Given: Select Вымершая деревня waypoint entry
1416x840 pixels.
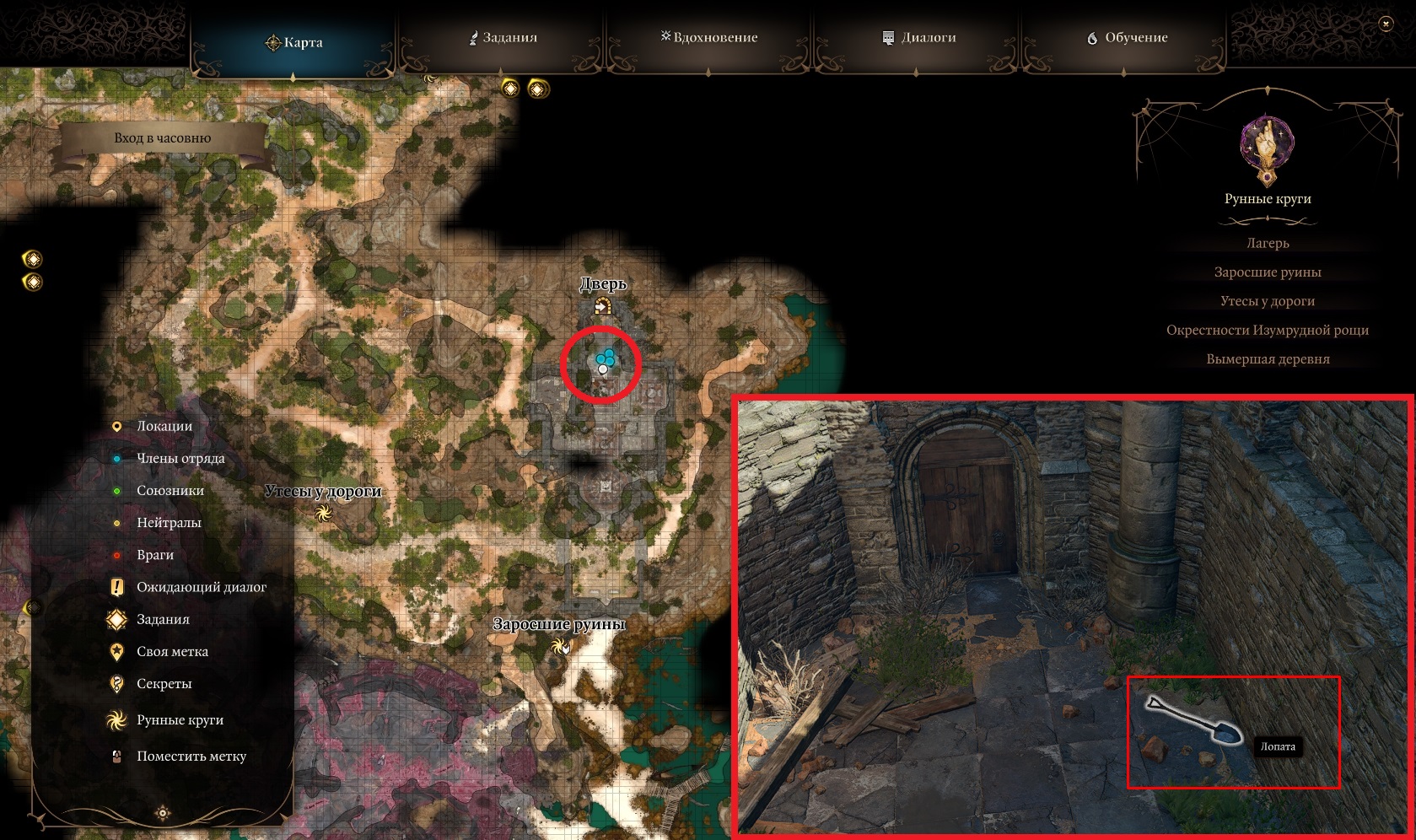Looking at the screenshot, I should click(1268, 359).
